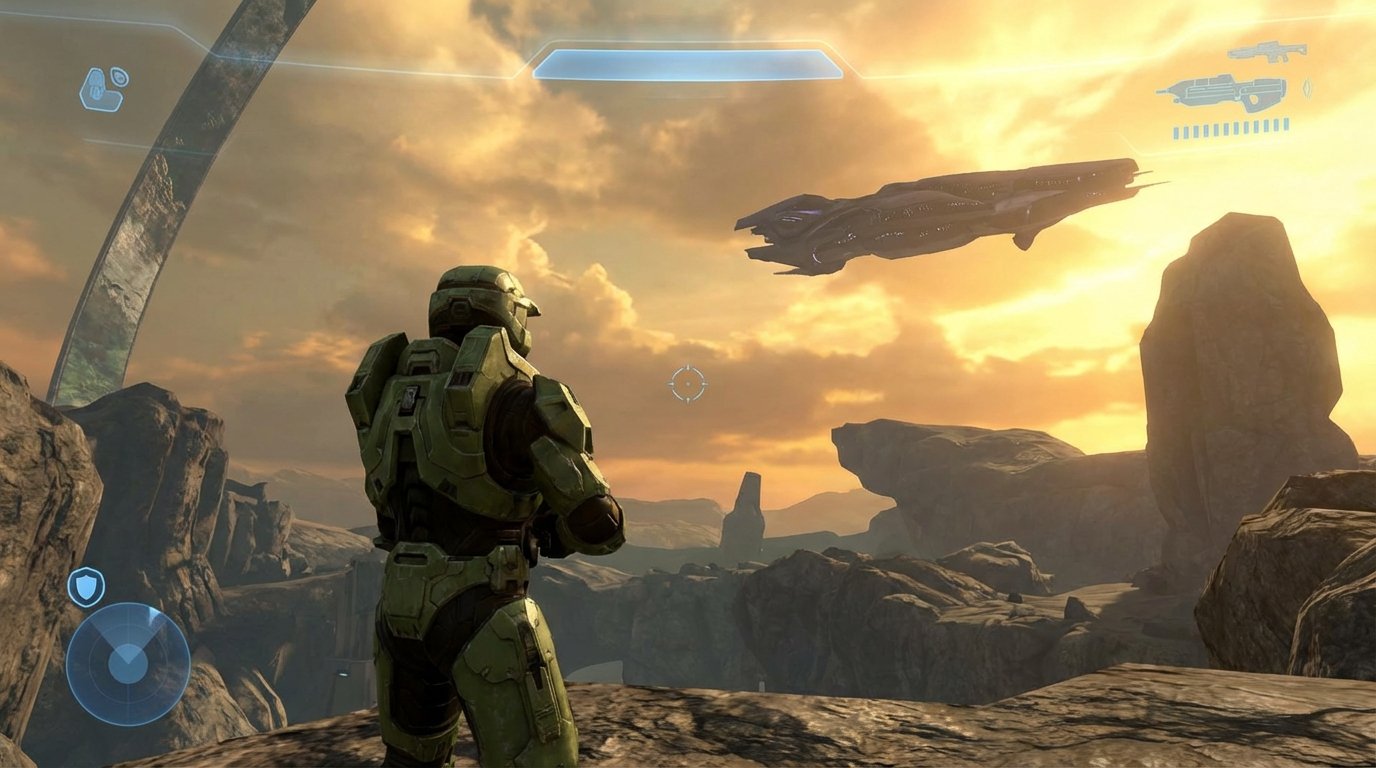
Task: Click the battle rifle secondary weapon icon
Action: [1268, 51]
